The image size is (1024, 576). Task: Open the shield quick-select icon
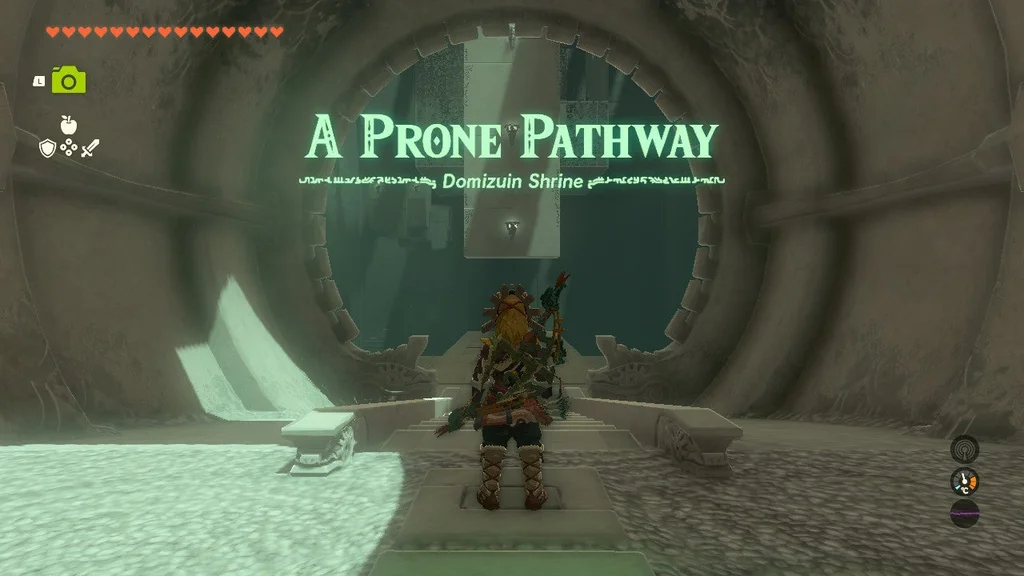(47, 148)
